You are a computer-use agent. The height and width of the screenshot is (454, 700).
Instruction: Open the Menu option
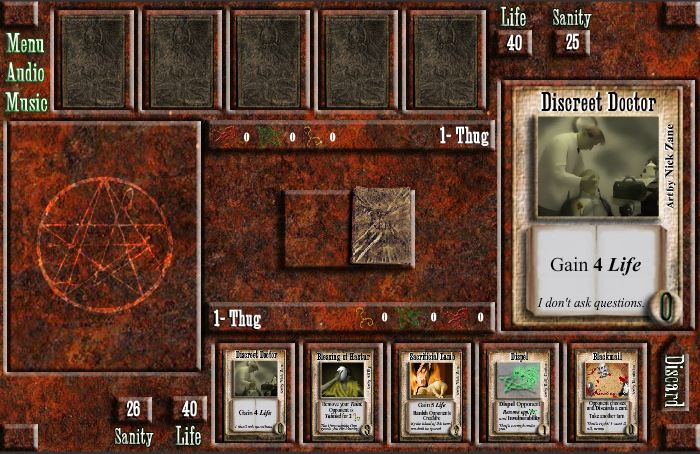(x=26, y=43)
